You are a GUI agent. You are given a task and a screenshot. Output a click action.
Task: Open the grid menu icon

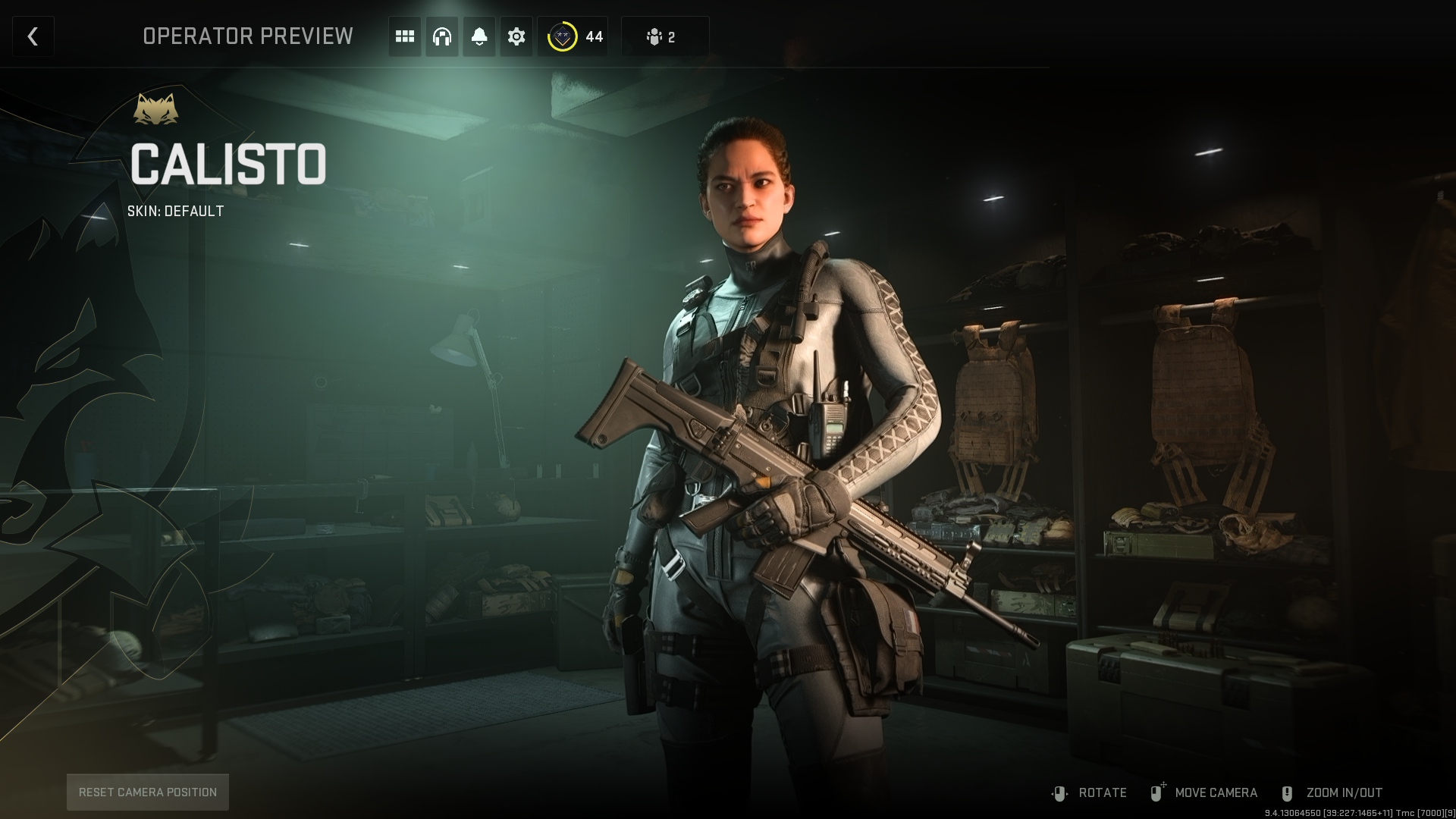tap(405, 36)
